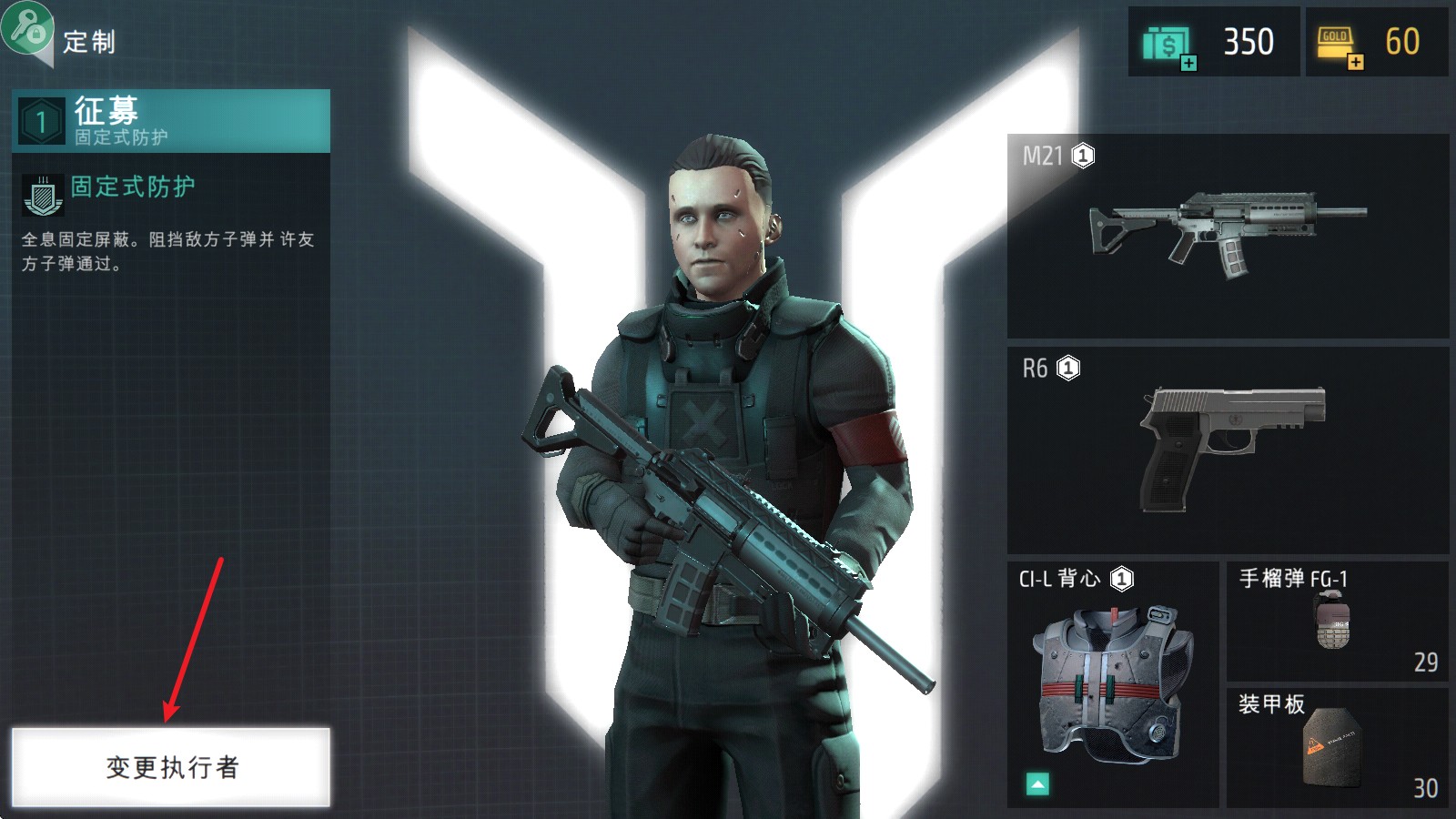Select the CI-L 背心 armor slot
1456x819 pixels.
click(x=1112, y=682)
